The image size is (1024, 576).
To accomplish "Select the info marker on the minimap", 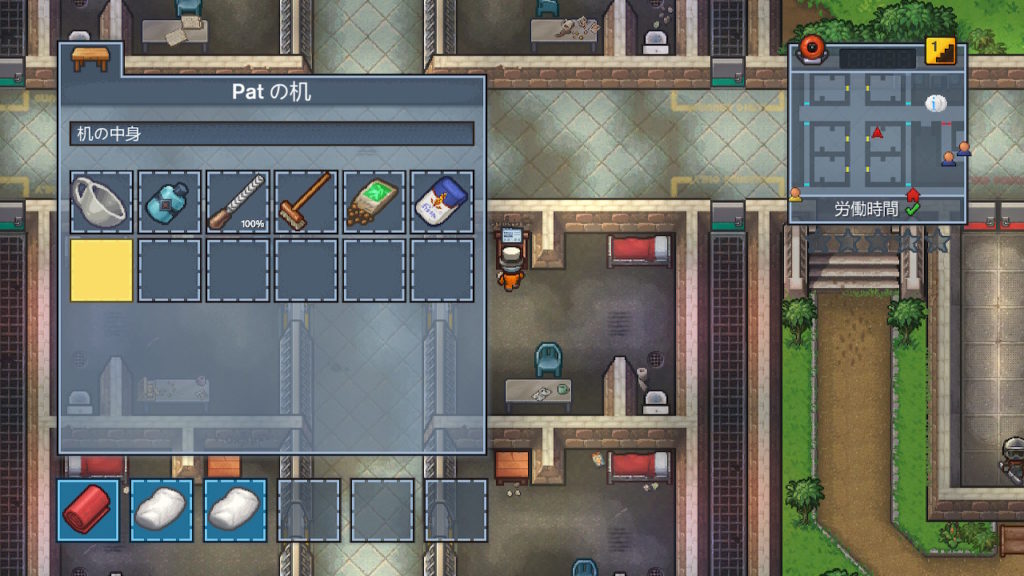I will pos(935,103).
